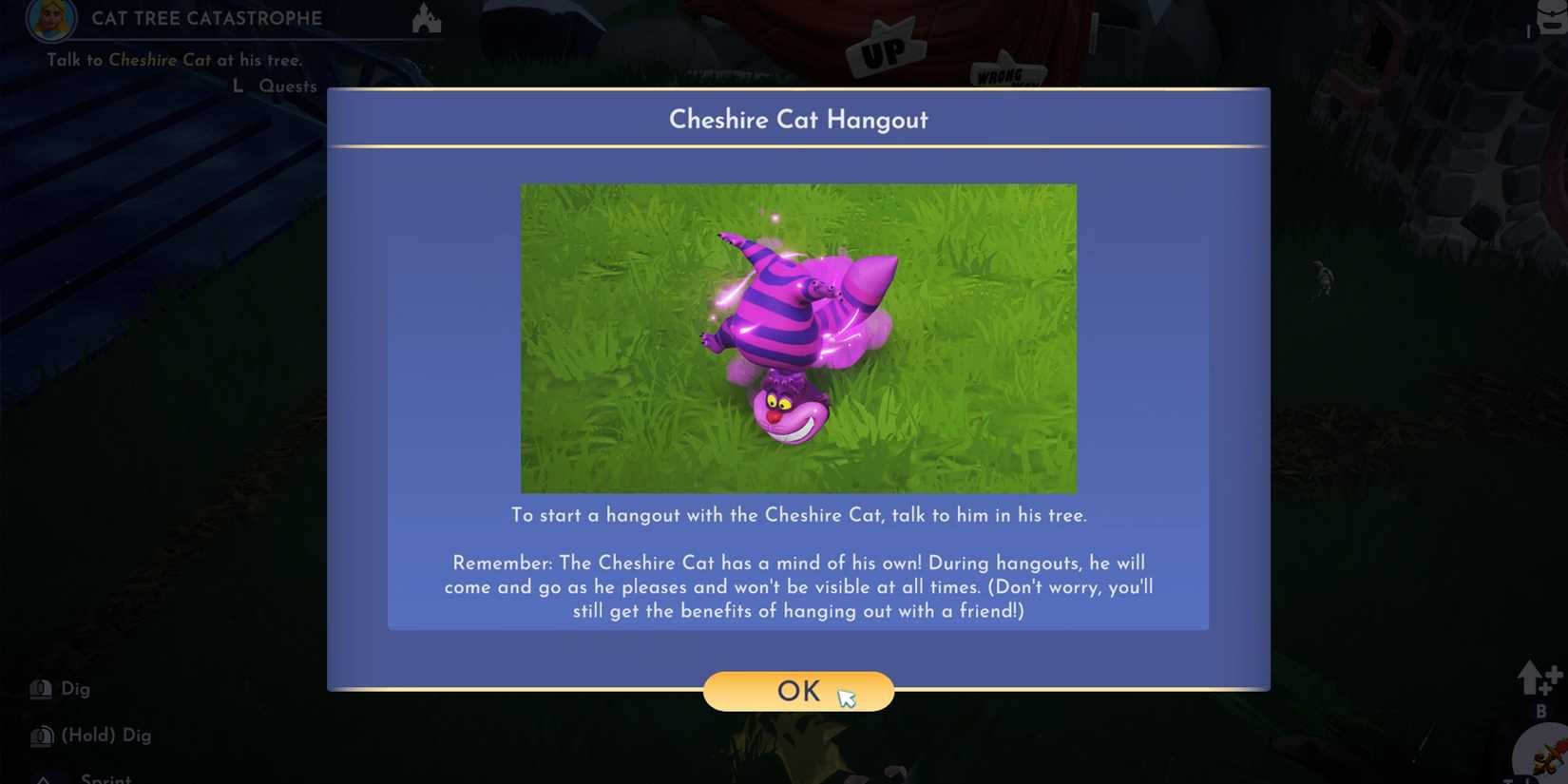Click the L key prompt beside Quests
Screen dimensions: 1568x784
[x=237, y=86]
